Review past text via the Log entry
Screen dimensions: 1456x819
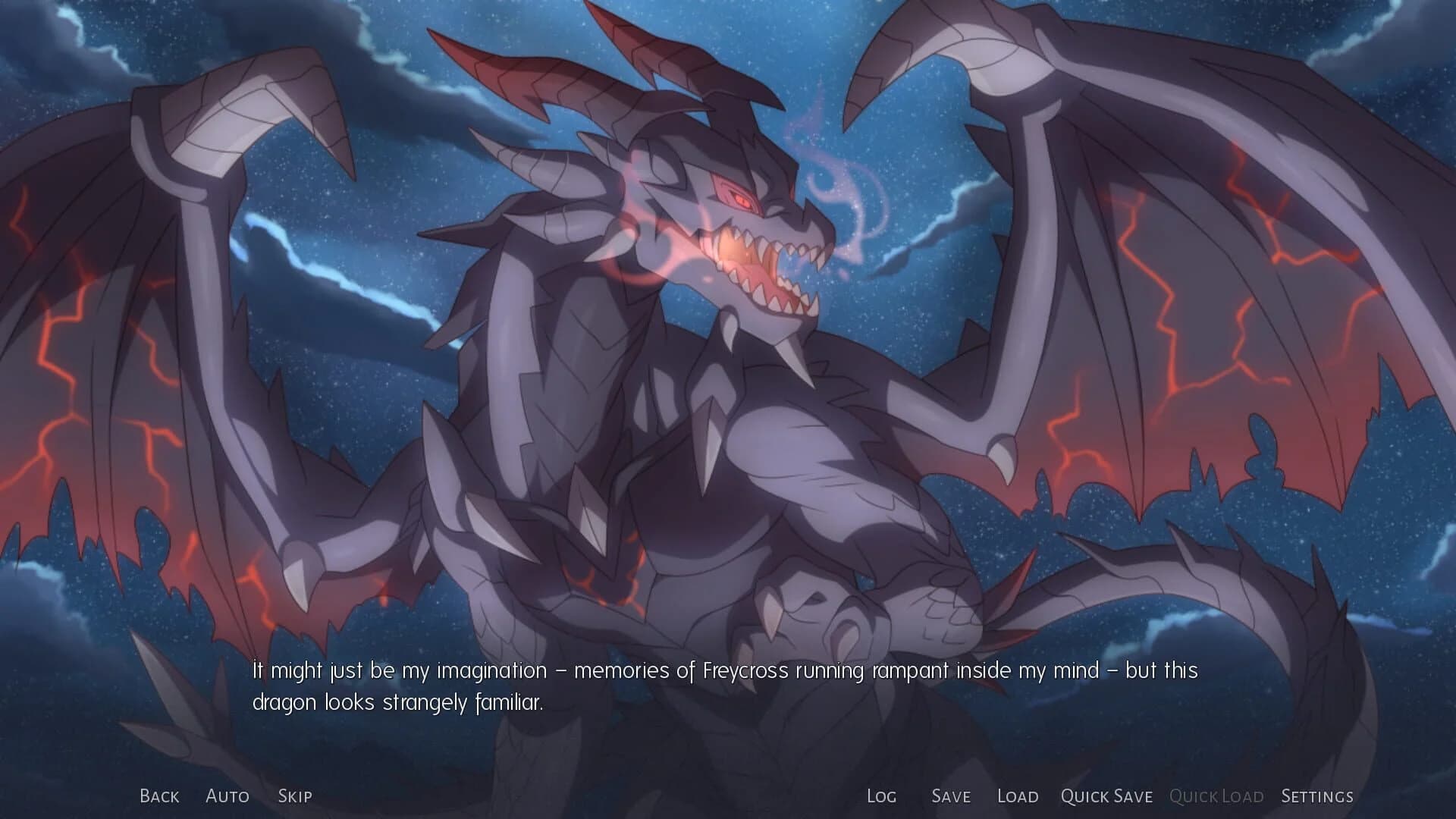pyautogui.click(x=881, y=796)
